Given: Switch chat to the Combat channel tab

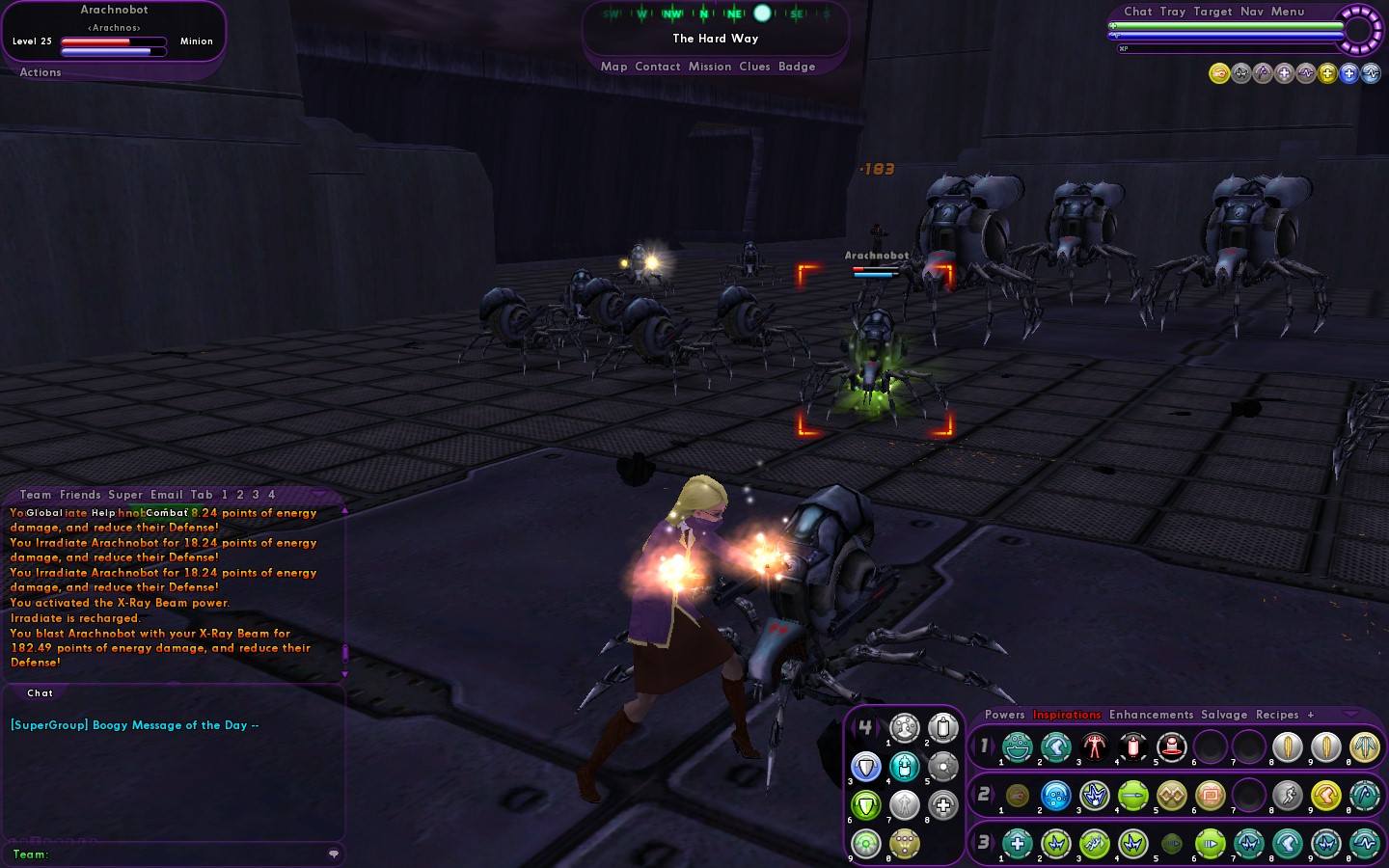Looking at the screenshot, I should pos(167,513).
